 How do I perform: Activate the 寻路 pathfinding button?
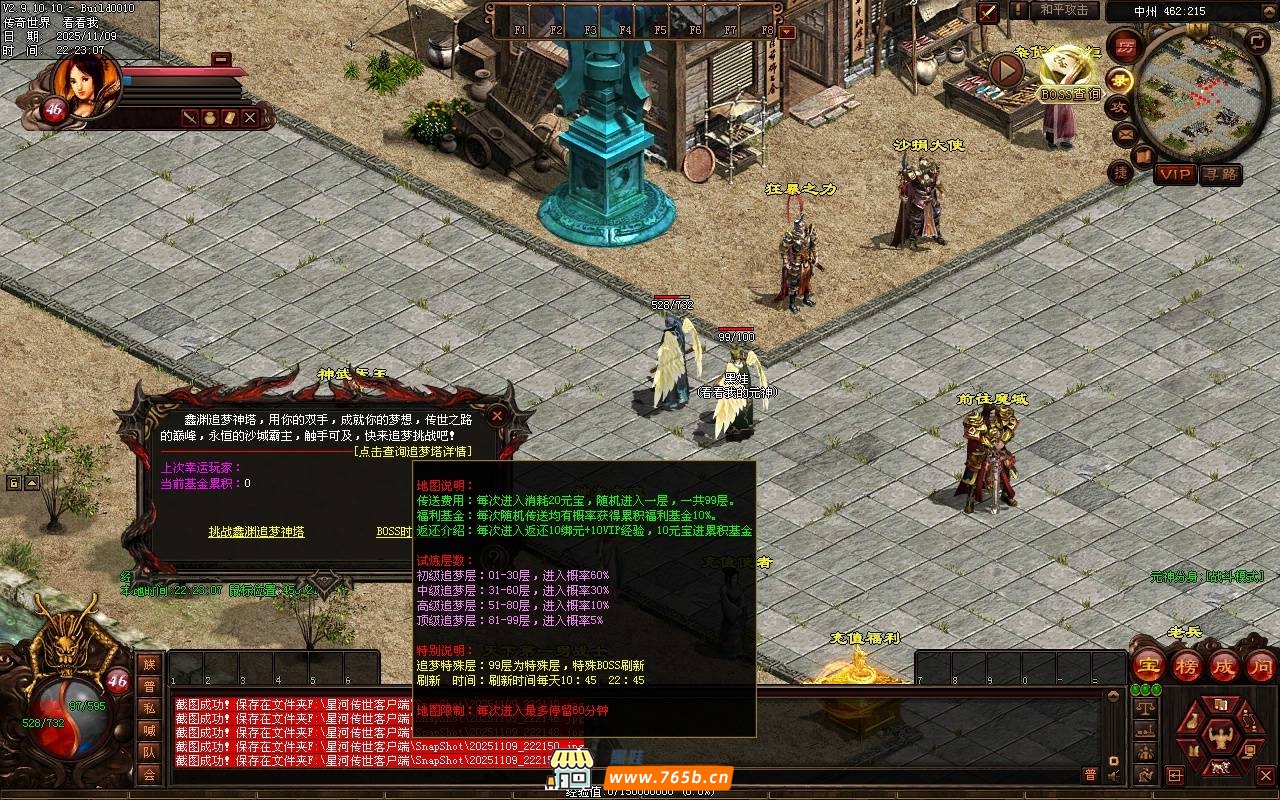point(1220,175)
